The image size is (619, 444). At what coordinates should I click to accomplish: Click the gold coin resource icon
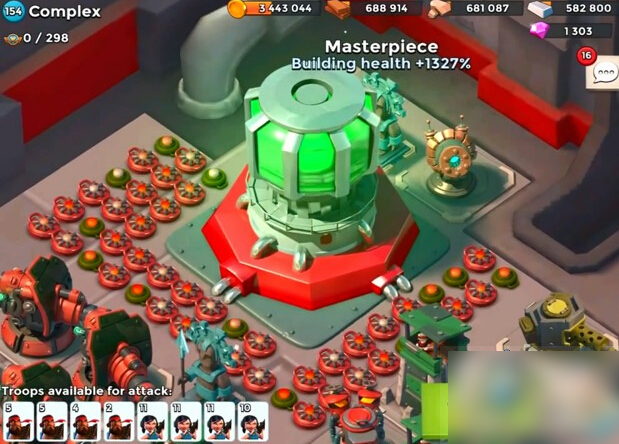(x=237, y=9)
